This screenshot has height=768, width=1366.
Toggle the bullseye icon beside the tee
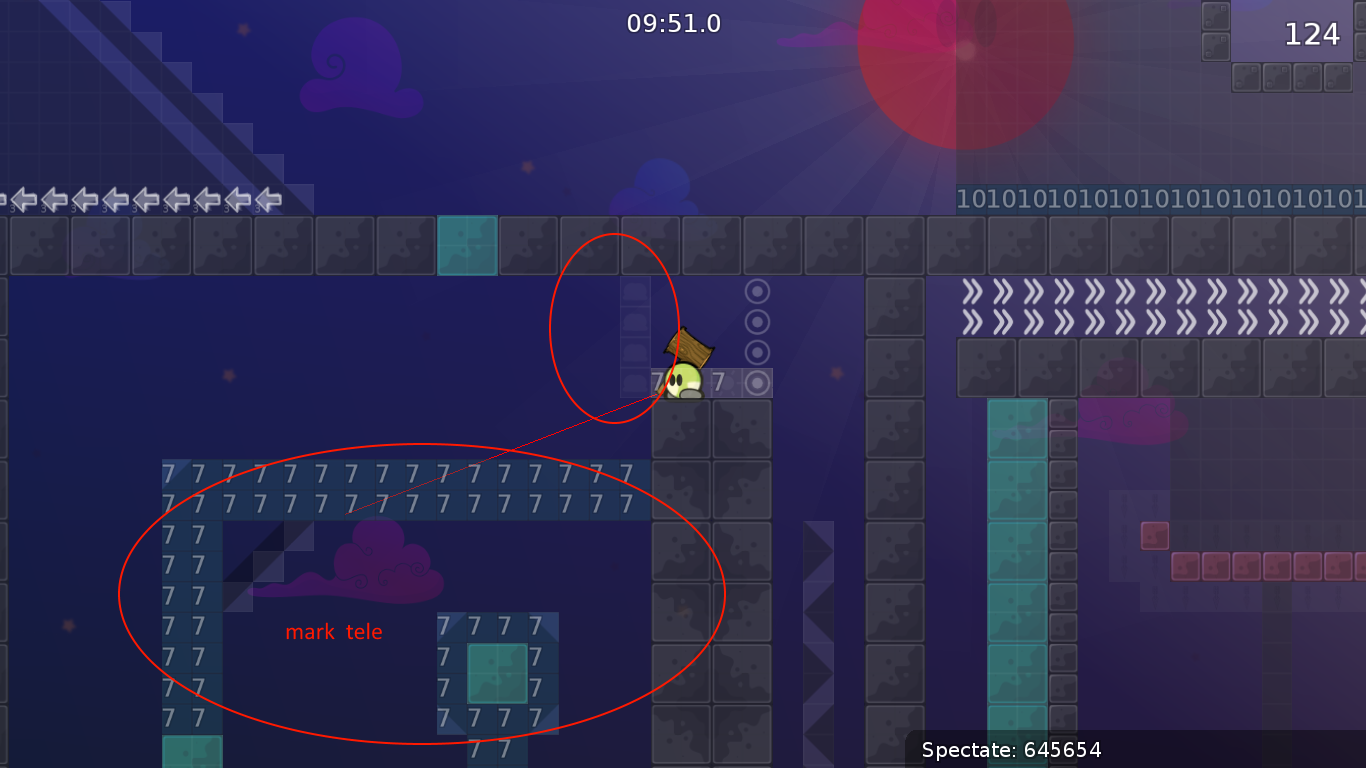[x=757, y=380]
